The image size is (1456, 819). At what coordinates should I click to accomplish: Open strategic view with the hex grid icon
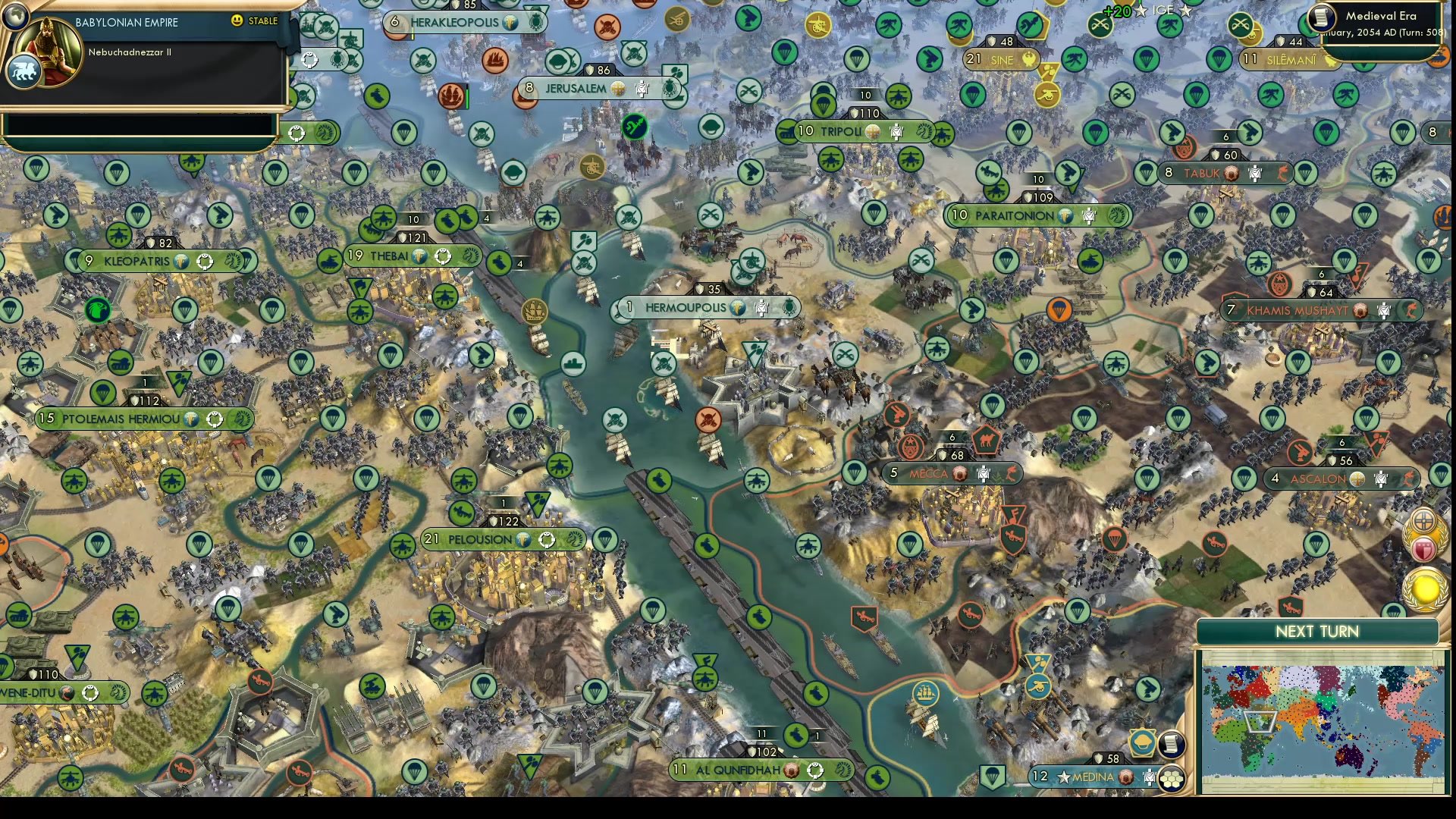pyautogui.click(x=1172, y=780)
